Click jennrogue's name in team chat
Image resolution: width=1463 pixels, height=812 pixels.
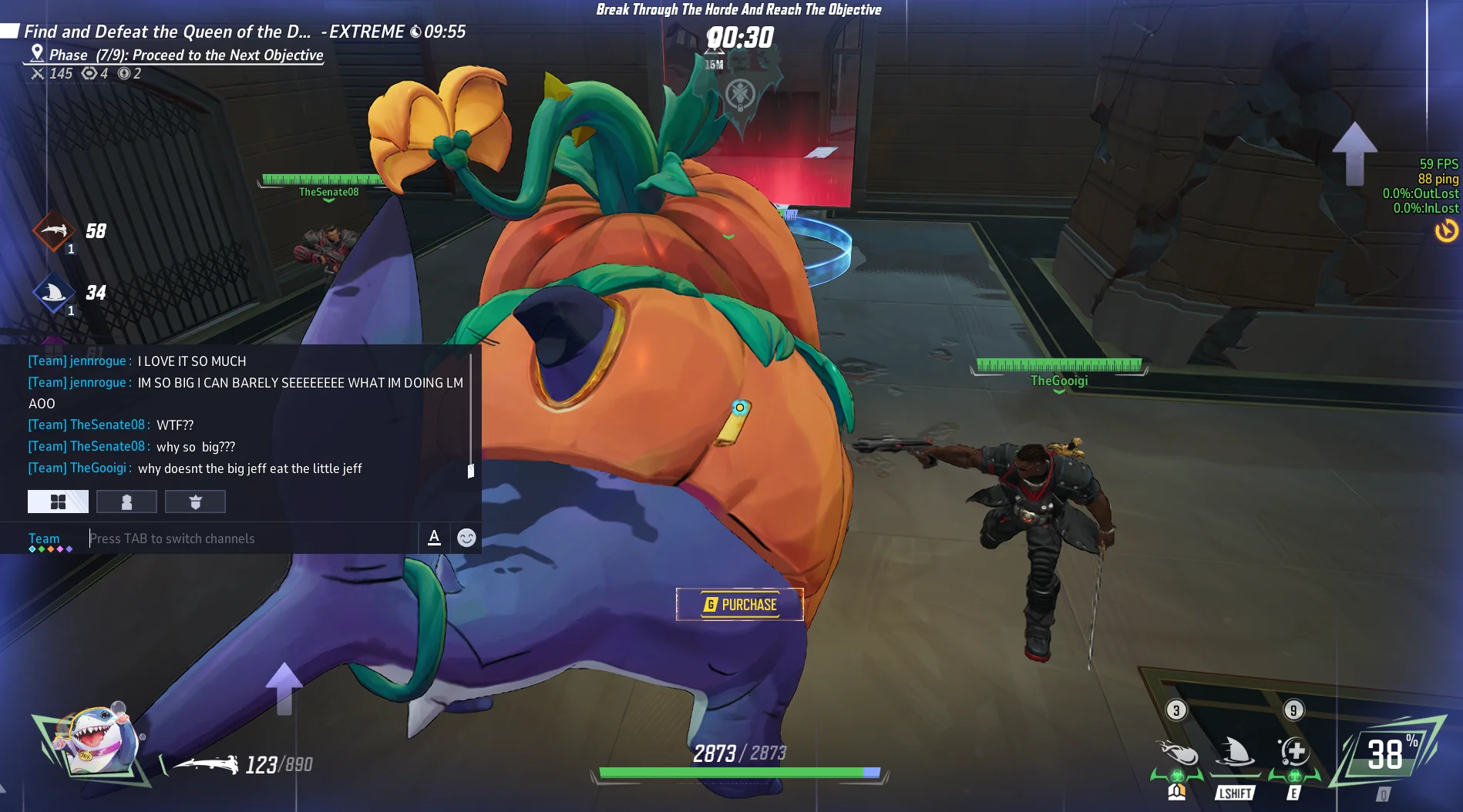(97, 361)
